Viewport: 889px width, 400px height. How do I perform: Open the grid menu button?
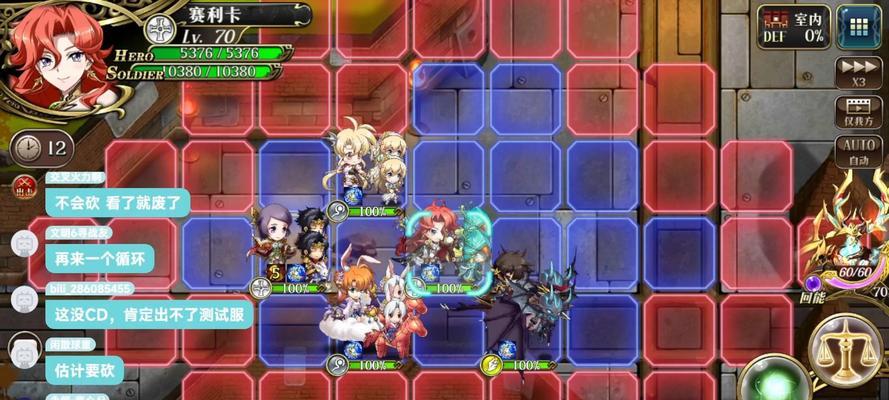tap(859, 25)
